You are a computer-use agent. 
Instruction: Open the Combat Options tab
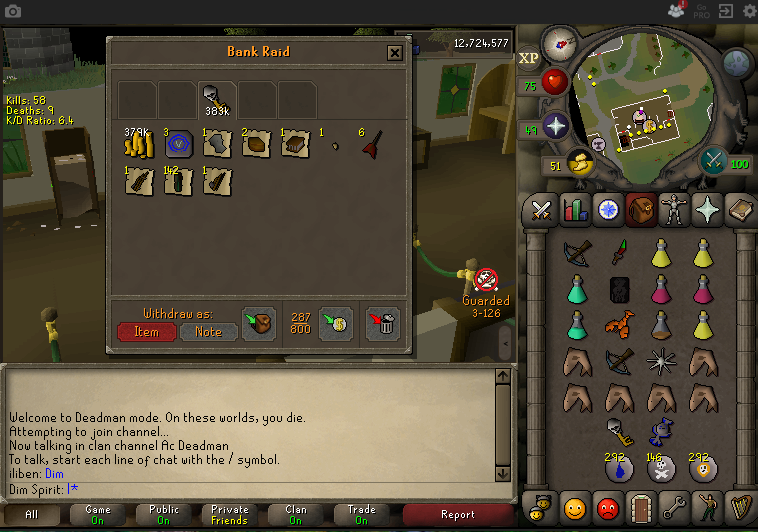[x=541, y=210]
